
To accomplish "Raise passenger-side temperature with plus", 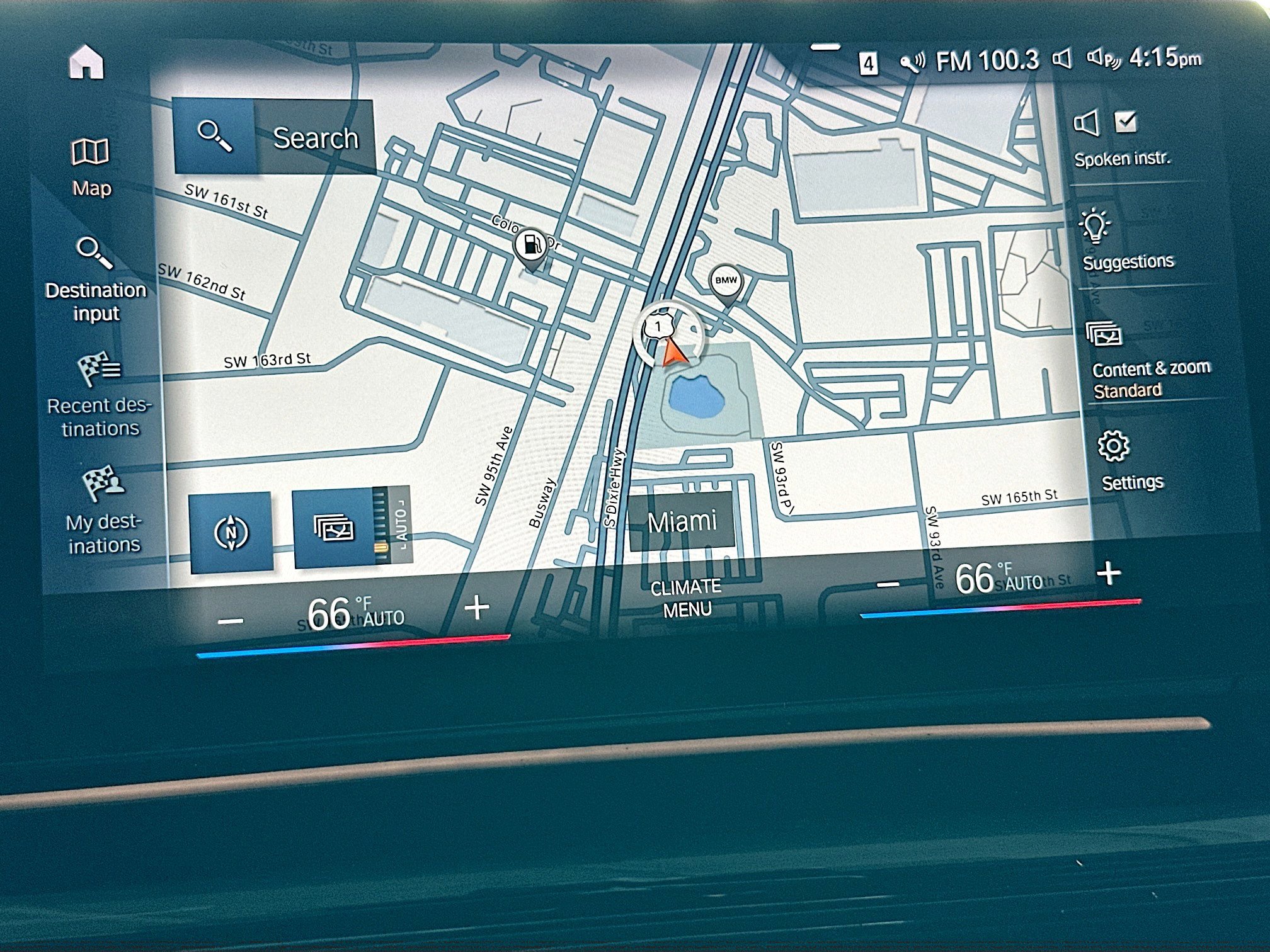I will pyautogui.click(x=1109, y=574).
